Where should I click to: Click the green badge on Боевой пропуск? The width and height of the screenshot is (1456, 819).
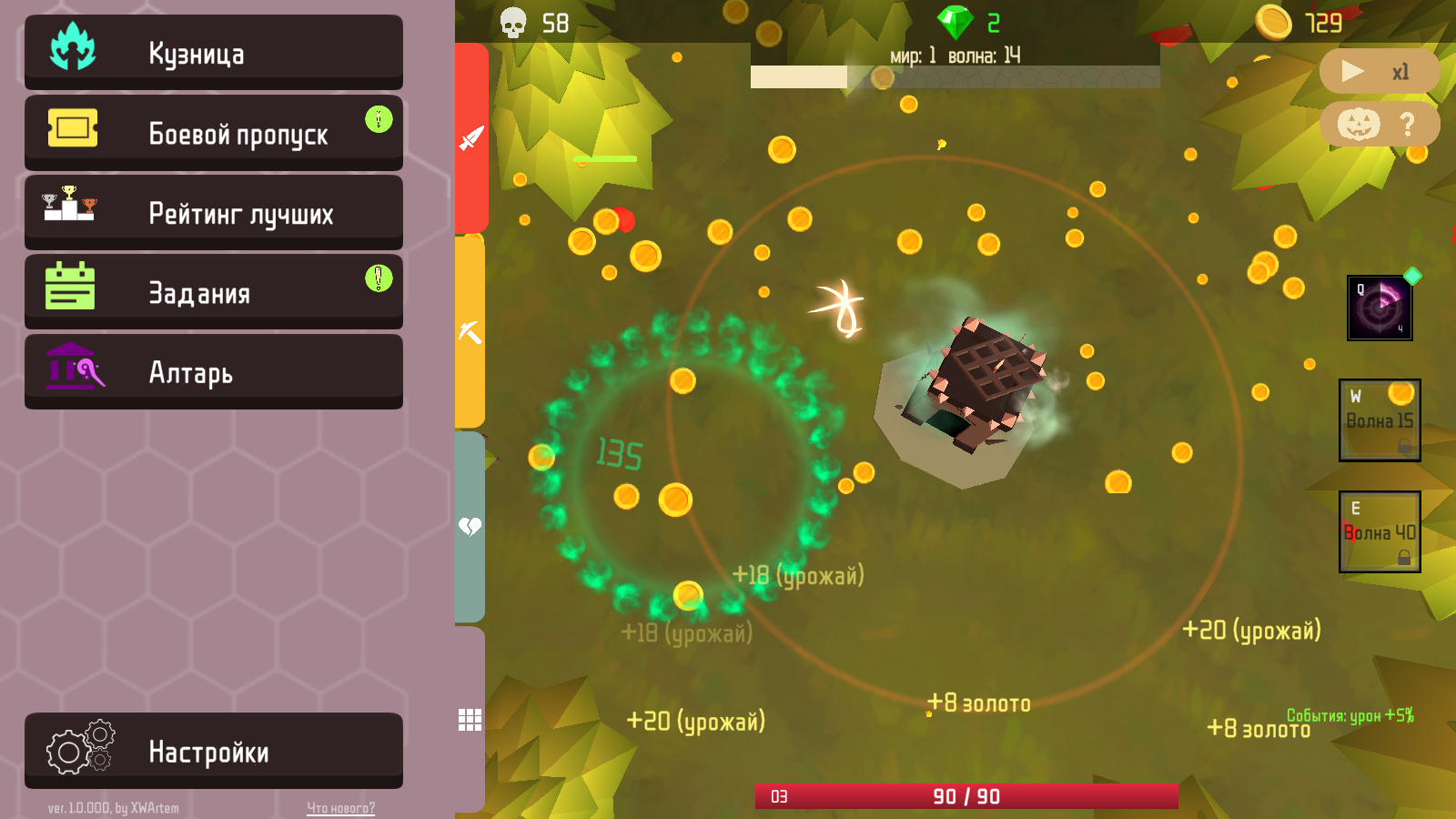(x=379, y=118)
